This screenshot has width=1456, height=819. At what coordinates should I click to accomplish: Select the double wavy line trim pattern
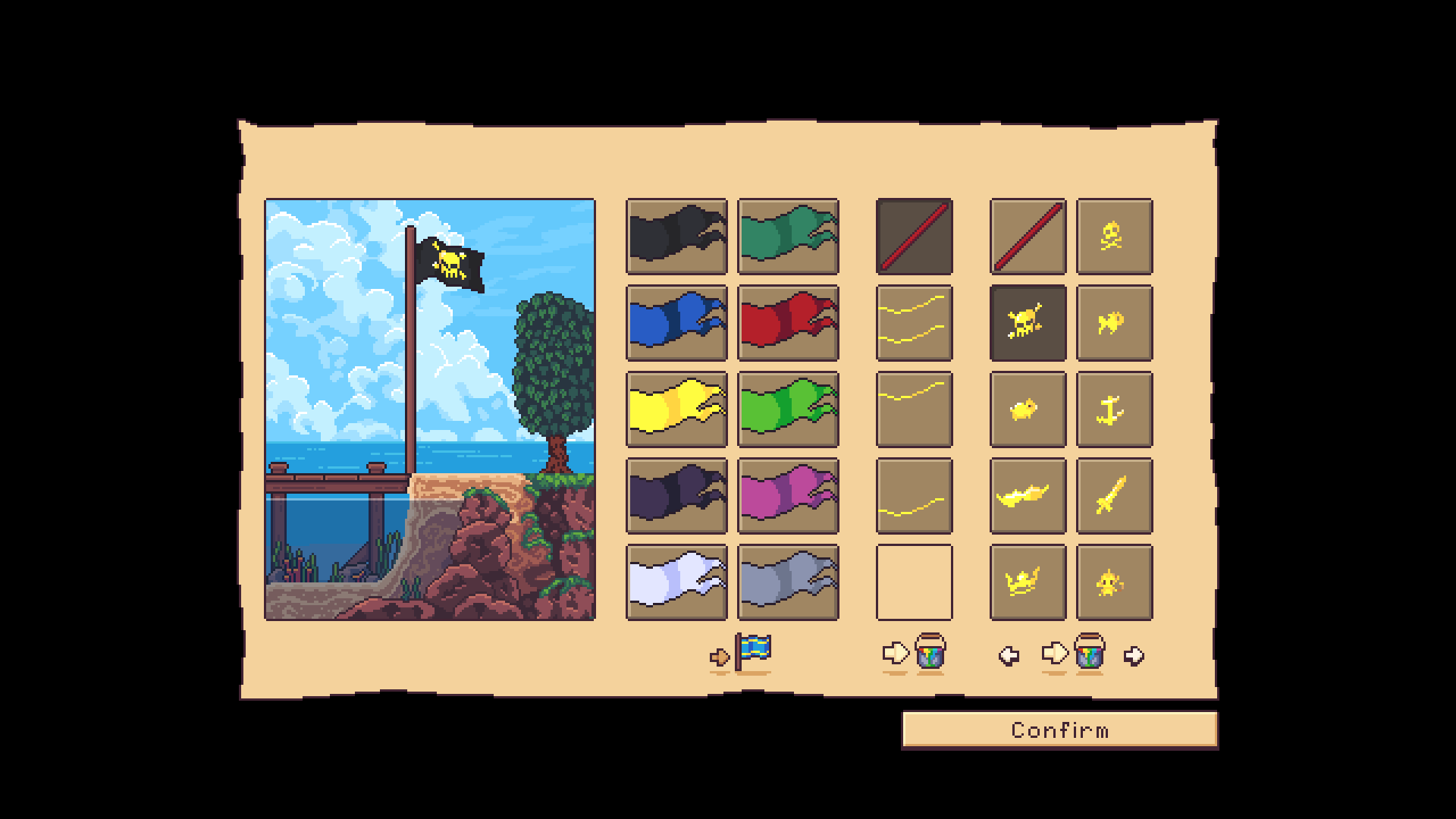pyautogui.click(x=913, y=322)
